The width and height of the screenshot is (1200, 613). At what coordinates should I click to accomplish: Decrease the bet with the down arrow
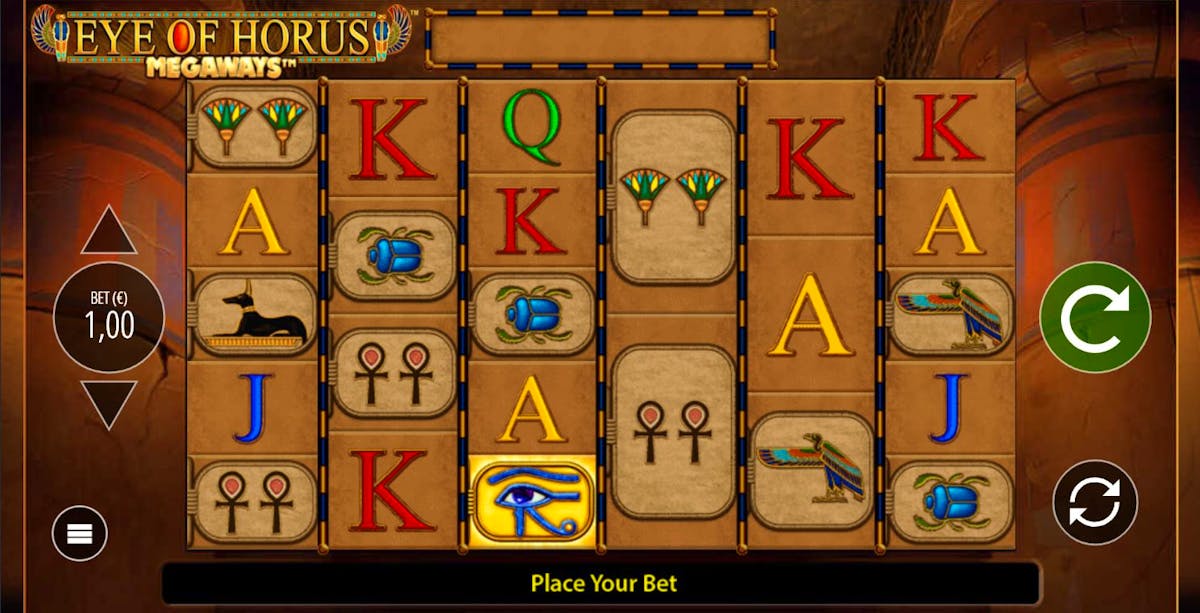click(108, 401)
